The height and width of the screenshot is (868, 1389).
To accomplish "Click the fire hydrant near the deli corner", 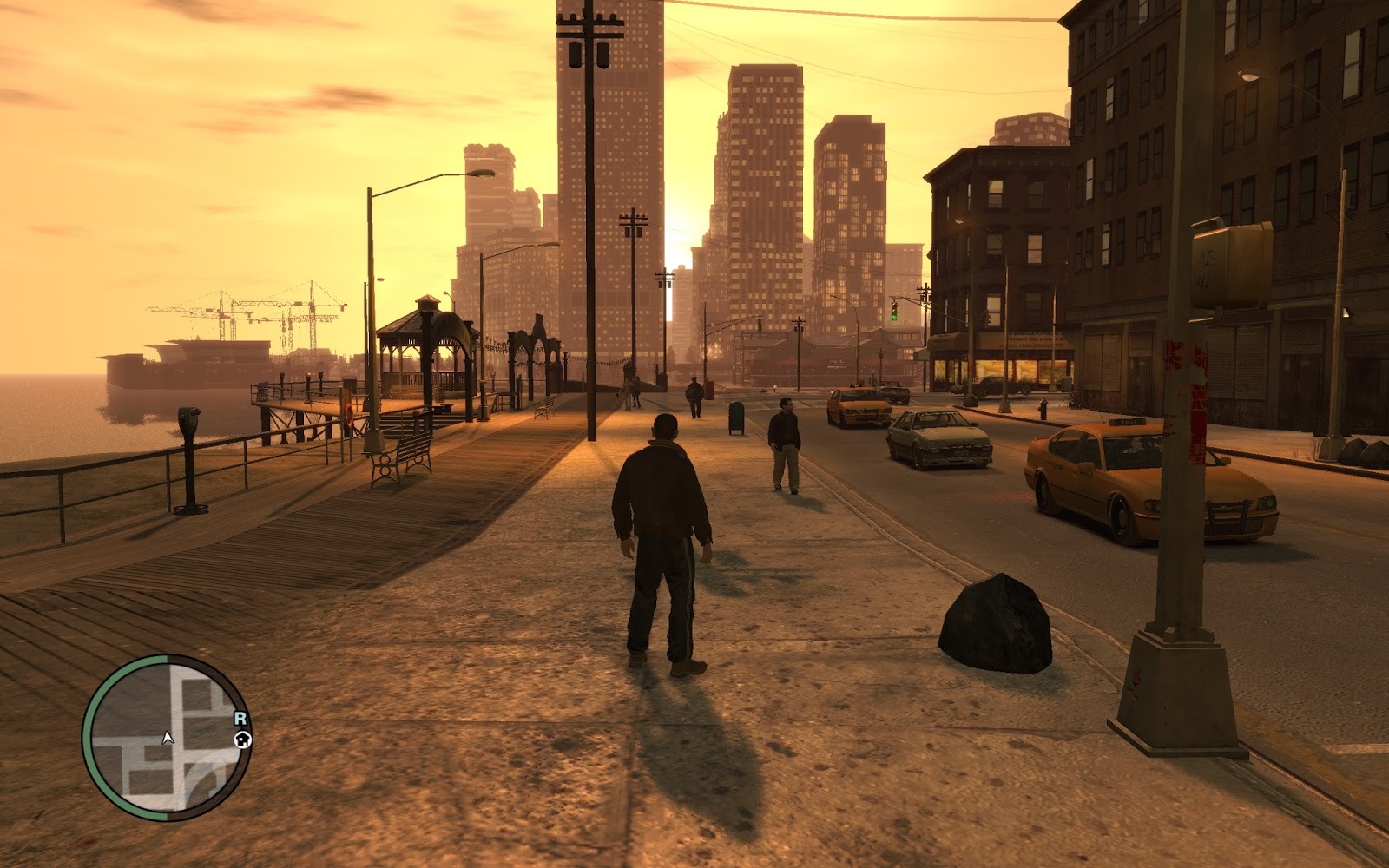I will pos(1042,410).
